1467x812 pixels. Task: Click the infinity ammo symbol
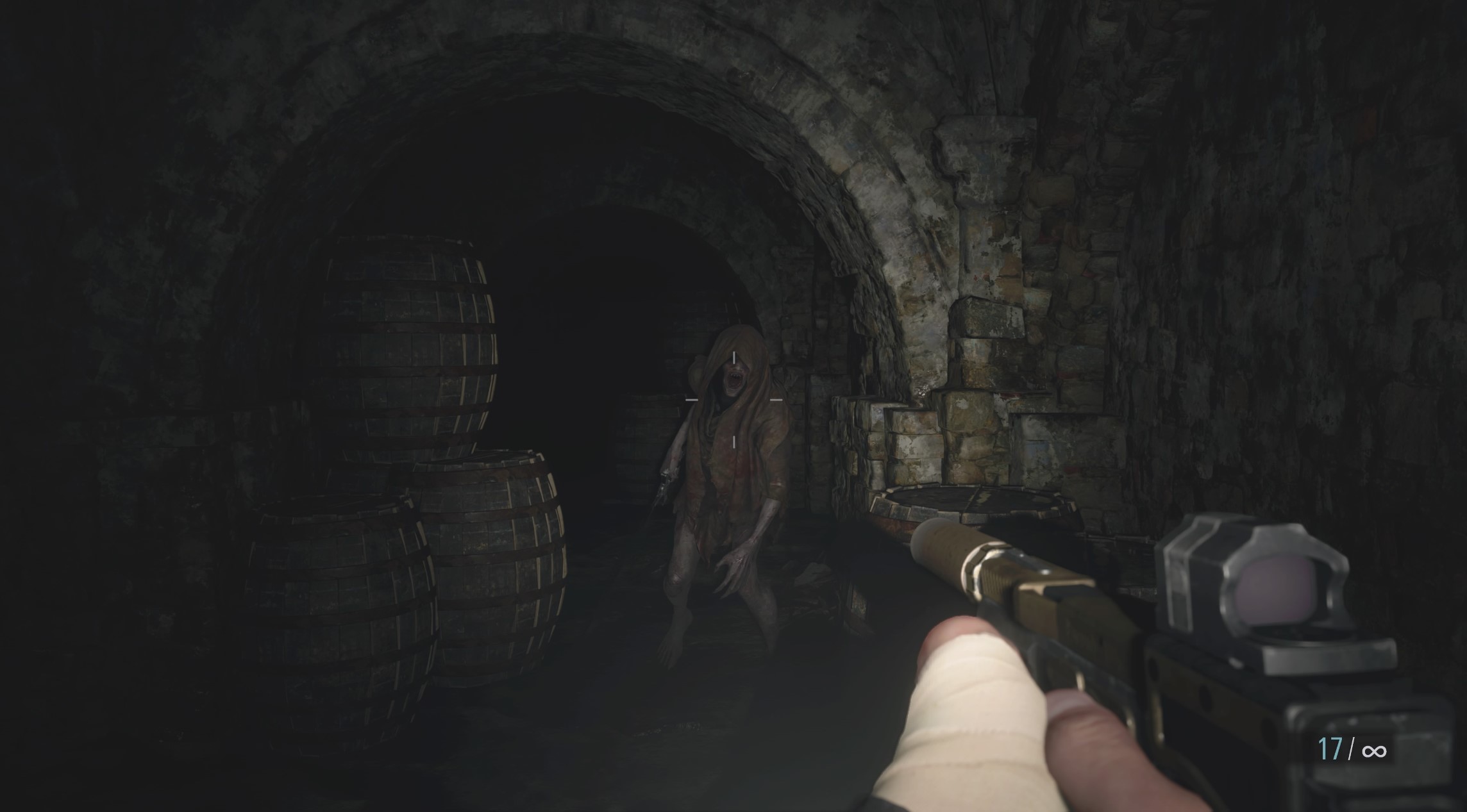tap(1375, 751)
